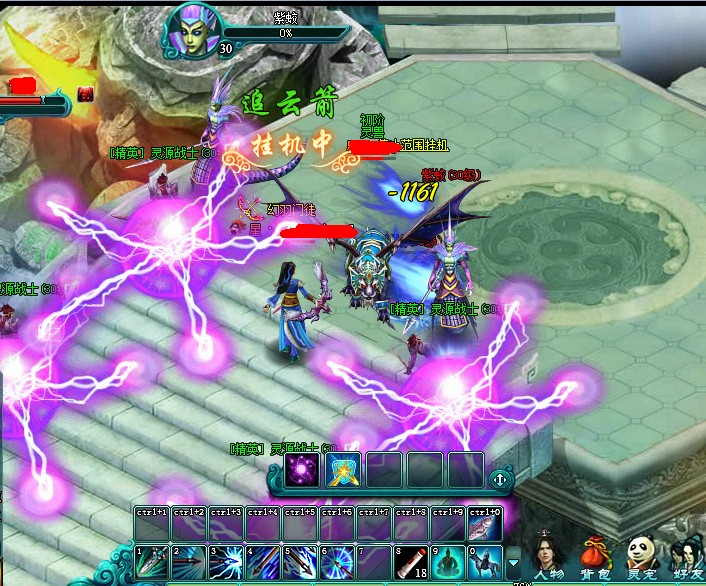Use the red arrow skill in slot 5
Screen dimensions: 706x586
[x=300, y=562]
